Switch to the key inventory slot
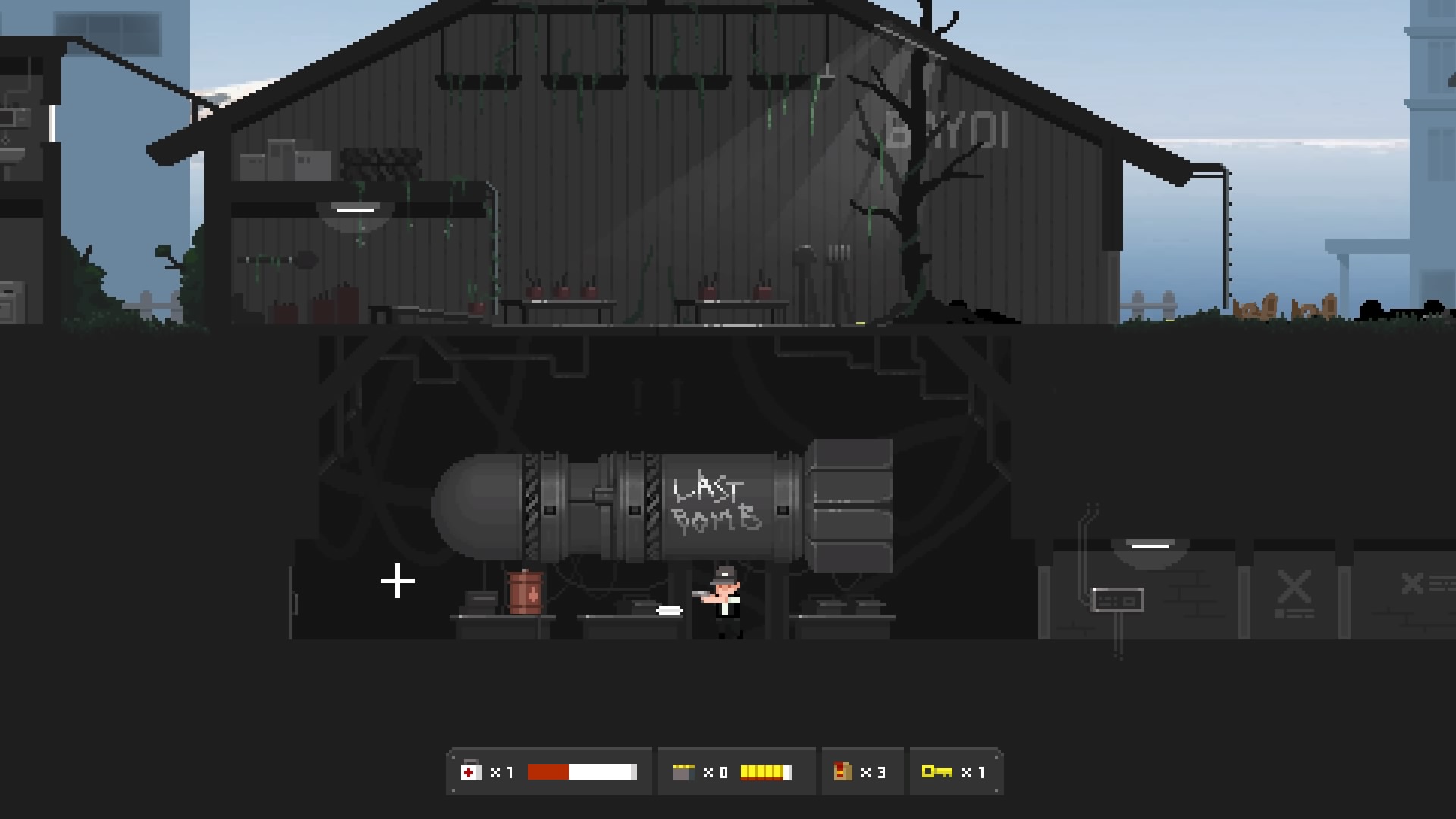1456x819 pixels. tap(957, 770)
